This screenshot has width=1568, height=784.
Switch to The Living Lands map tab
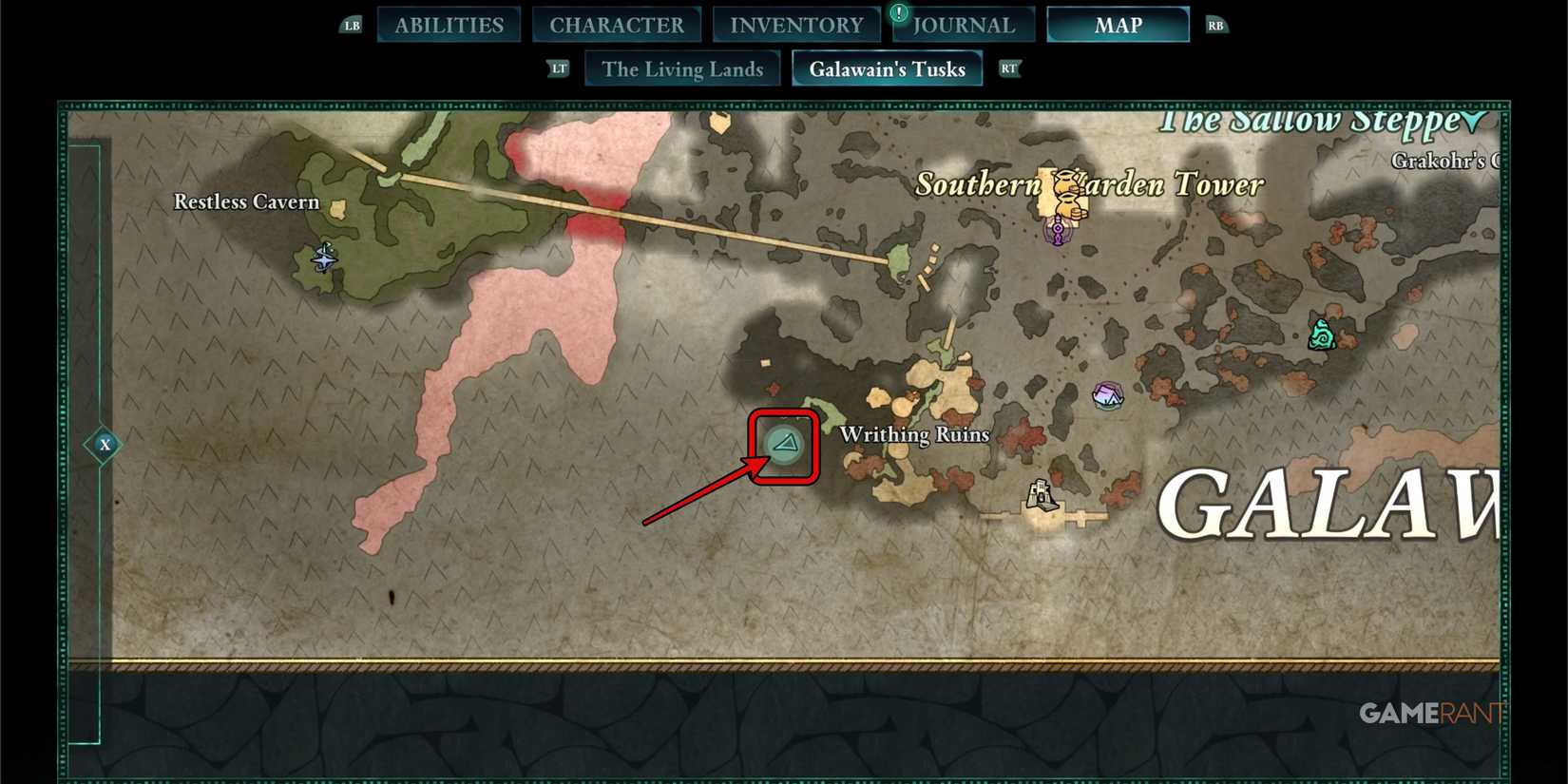point(682,68)
